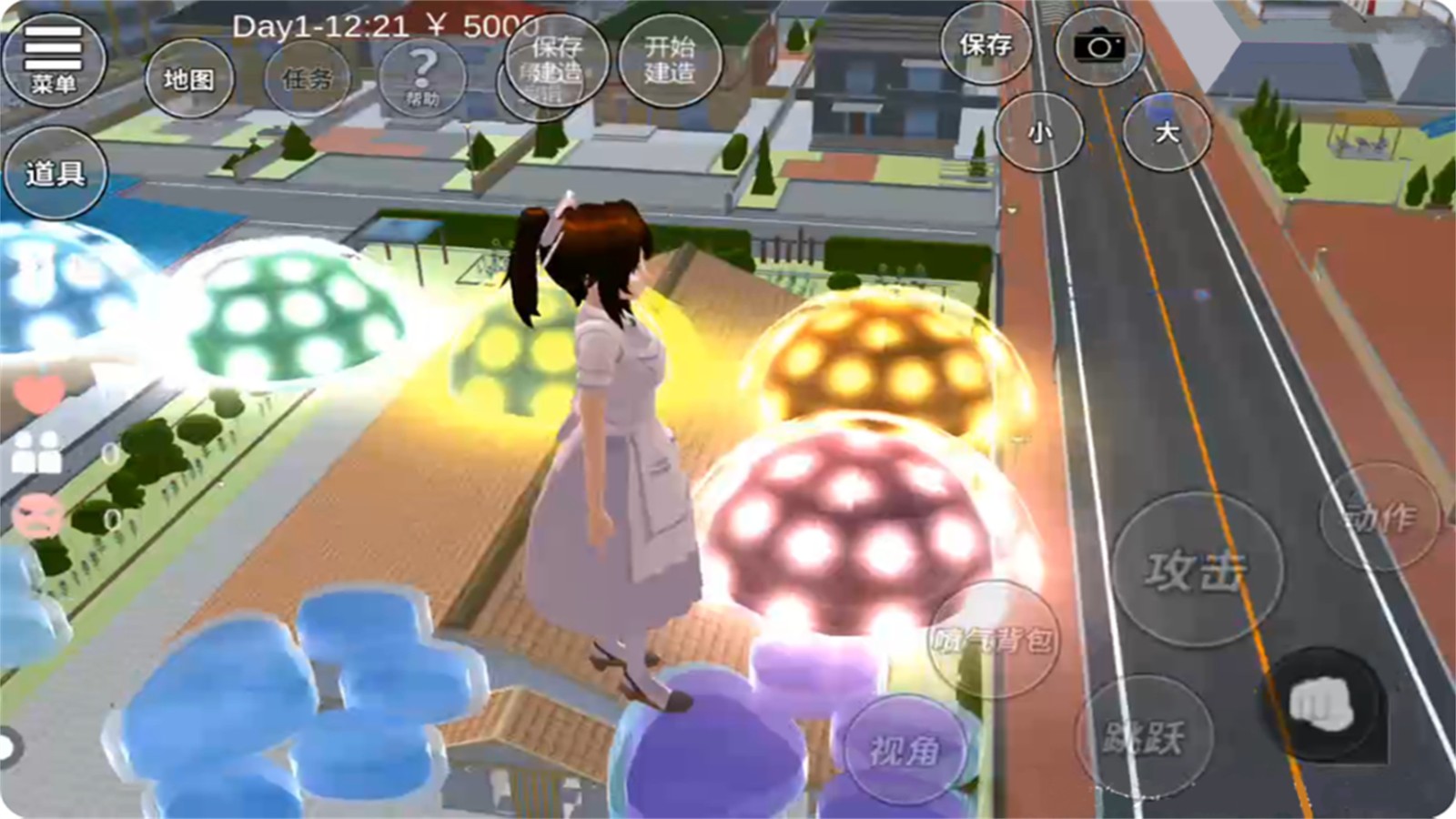Show the 任务 task list
This screenshot has width=1456, height=819.
pyautogui.click(x=308, y=79)
